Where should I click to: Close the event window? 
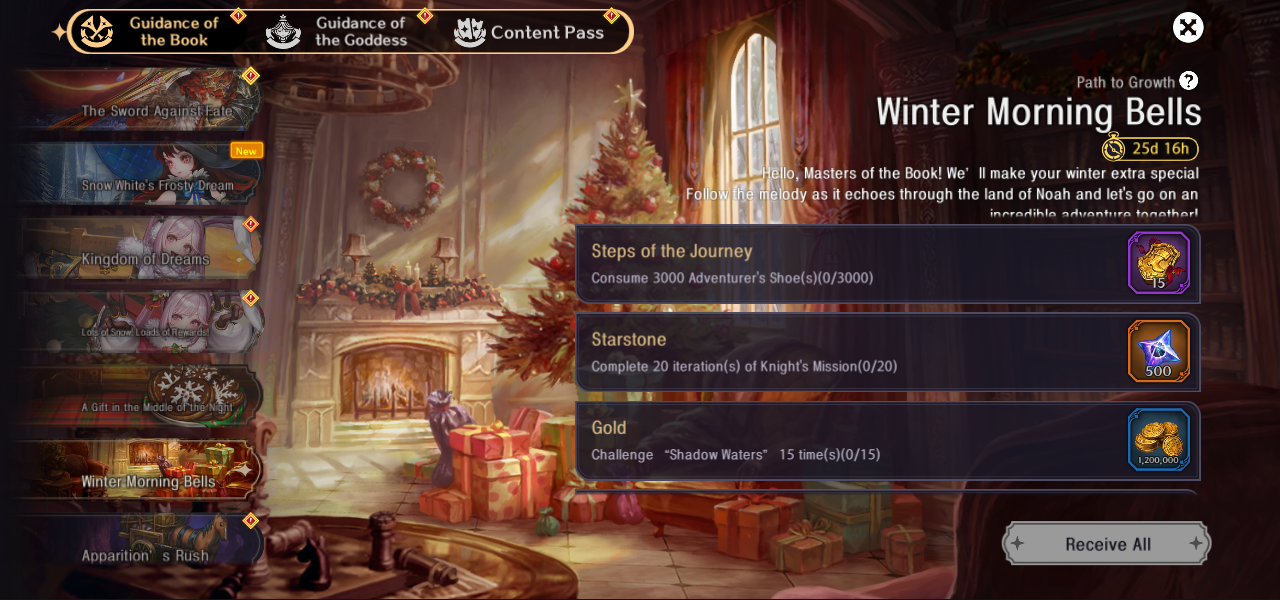coord(1188,27)
